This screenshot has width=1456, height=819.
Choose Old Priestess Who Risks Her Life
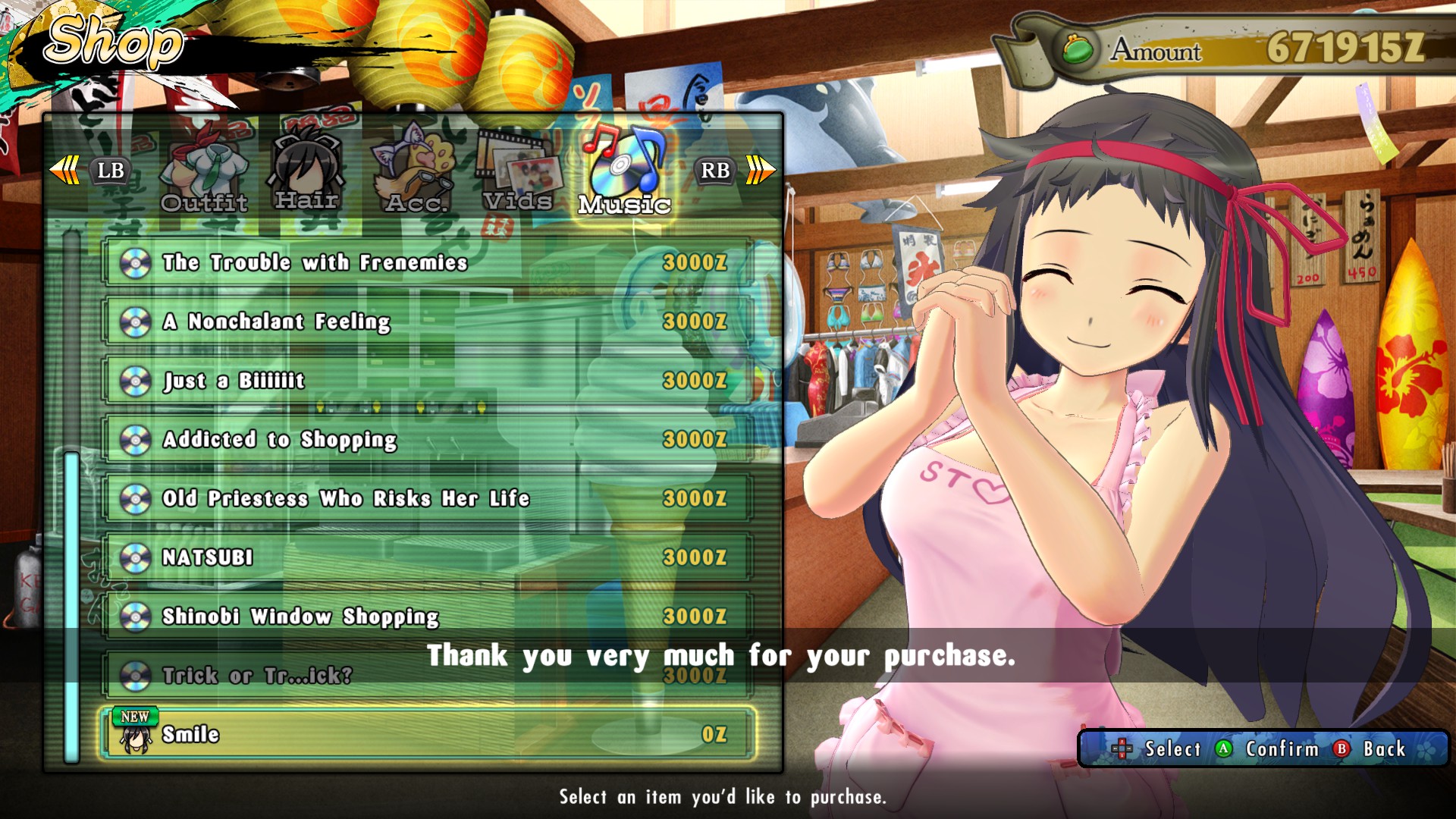(428, 499)
